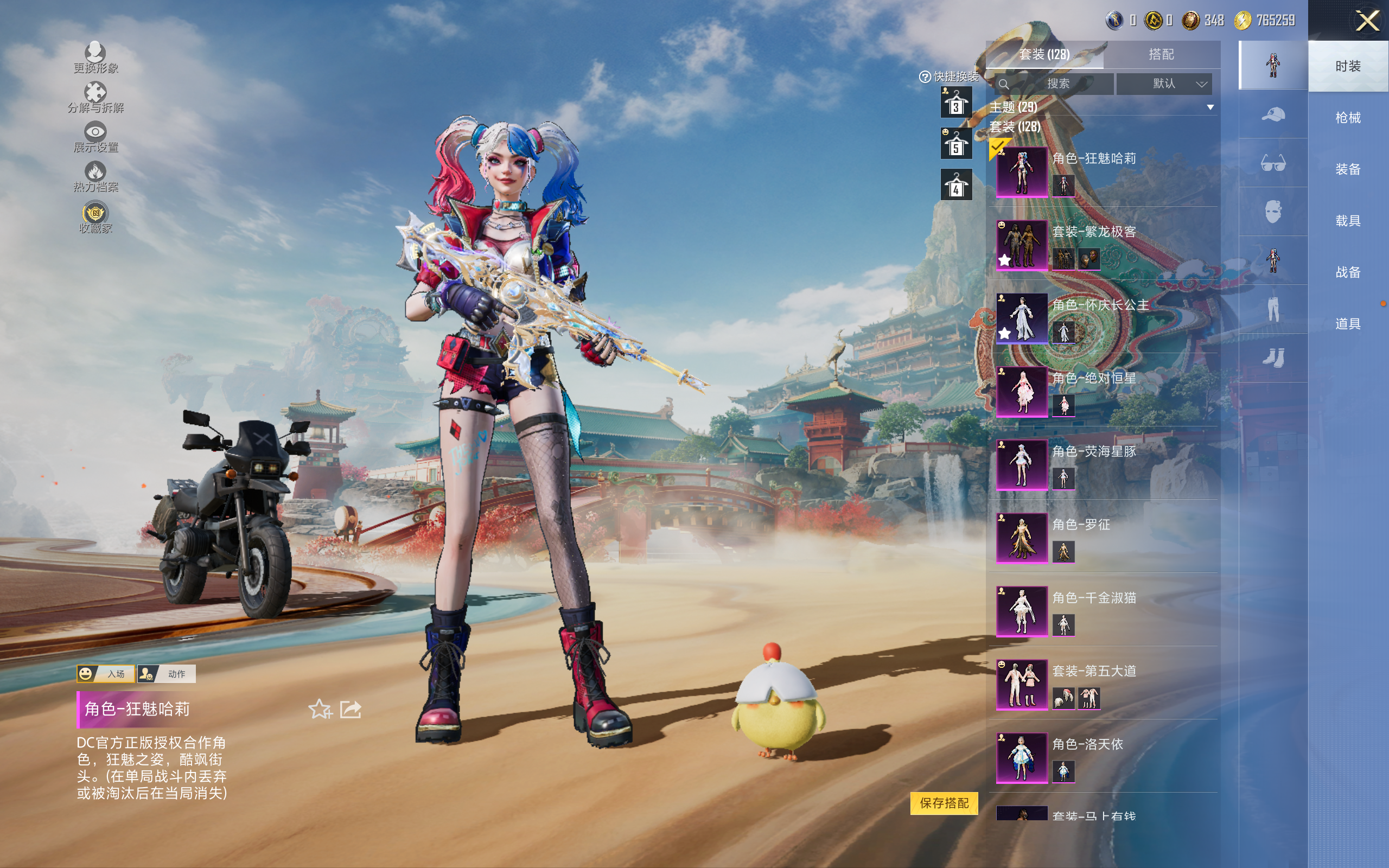The height and width of the screenshot is (868, 1389).
Task: Close the wardrobe screen with the X
Action: click(x=1367, y=21)
